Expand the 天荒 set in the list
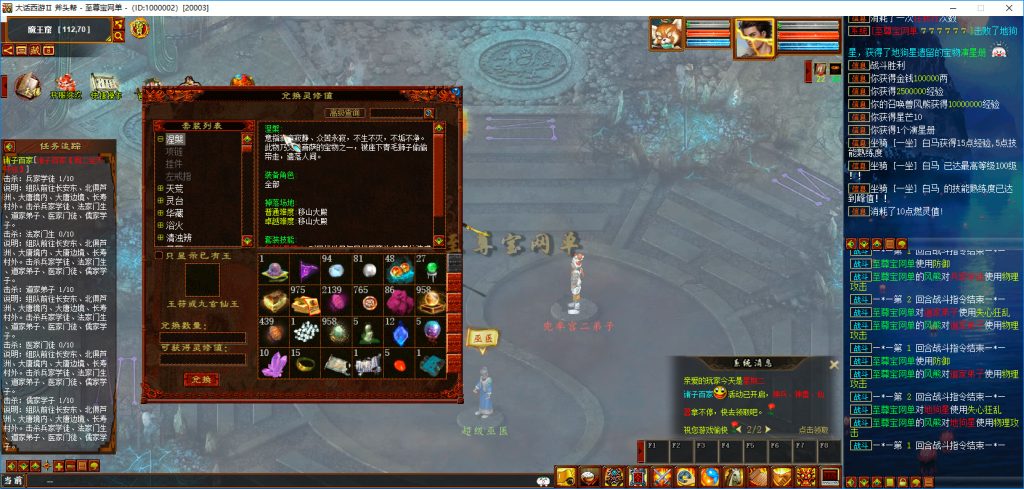1024x489 pixels. pyautogui.click(x=159, y=188)
